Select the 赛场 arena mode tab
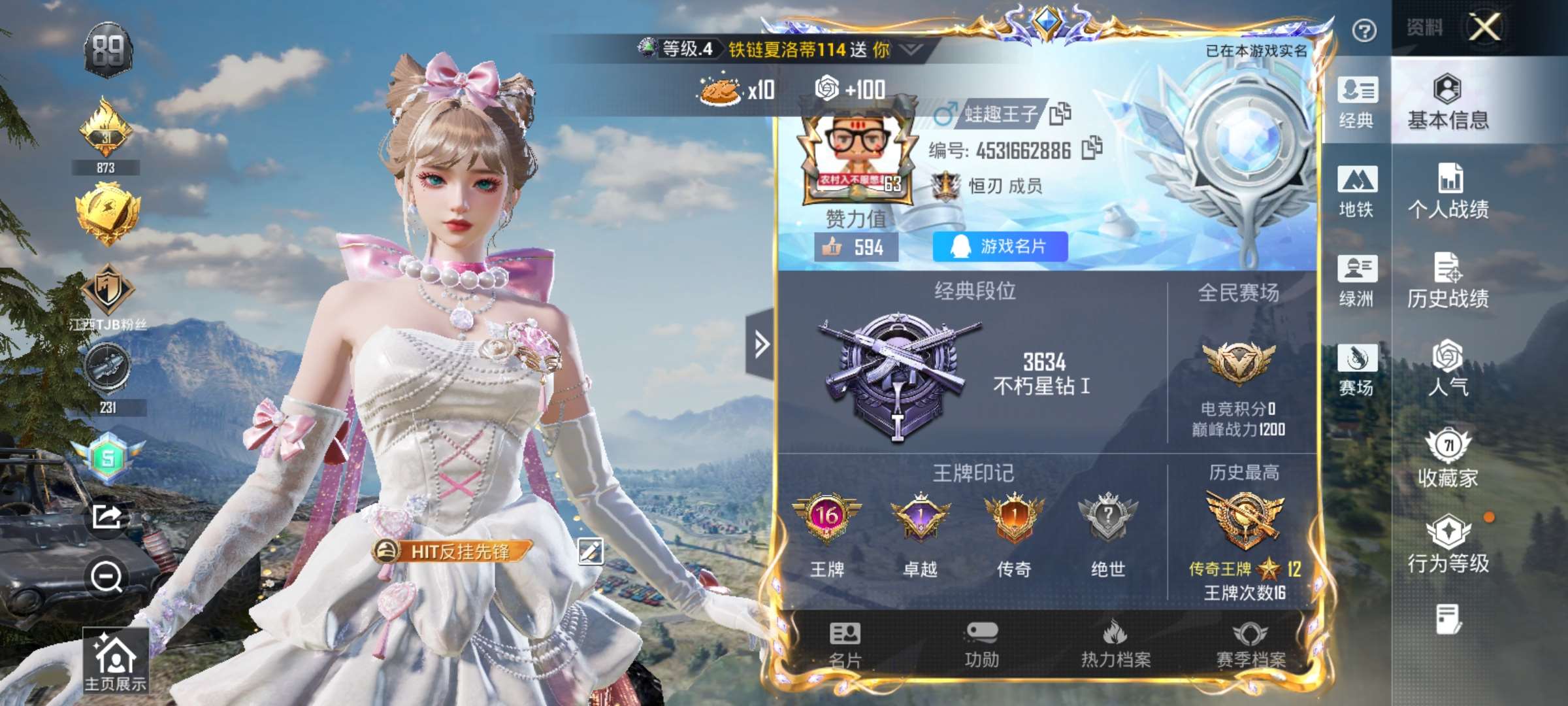Viewport: 1568px width, 706px height. 1357,369
